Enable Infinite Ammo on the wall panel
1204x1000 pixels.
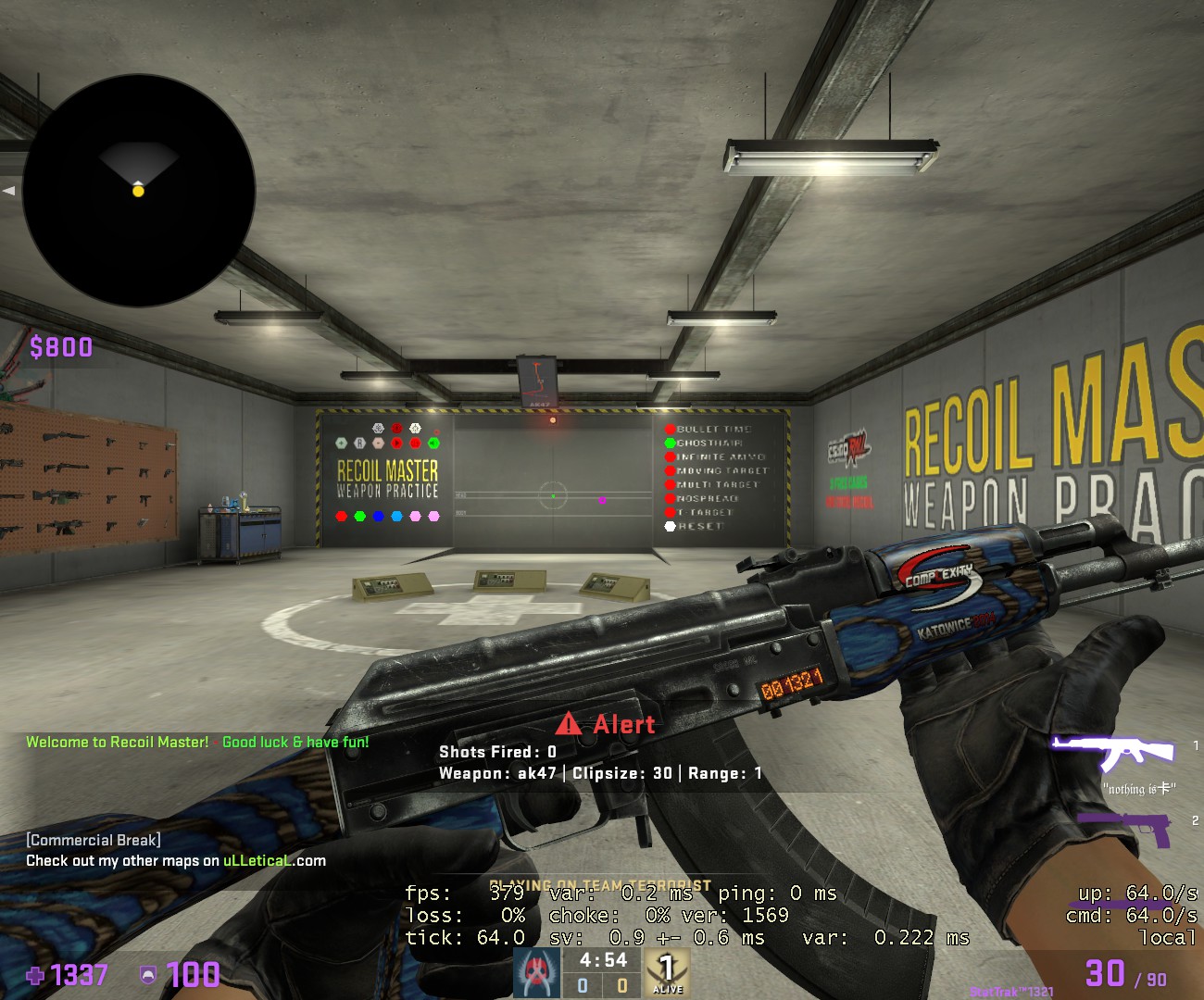671,456
